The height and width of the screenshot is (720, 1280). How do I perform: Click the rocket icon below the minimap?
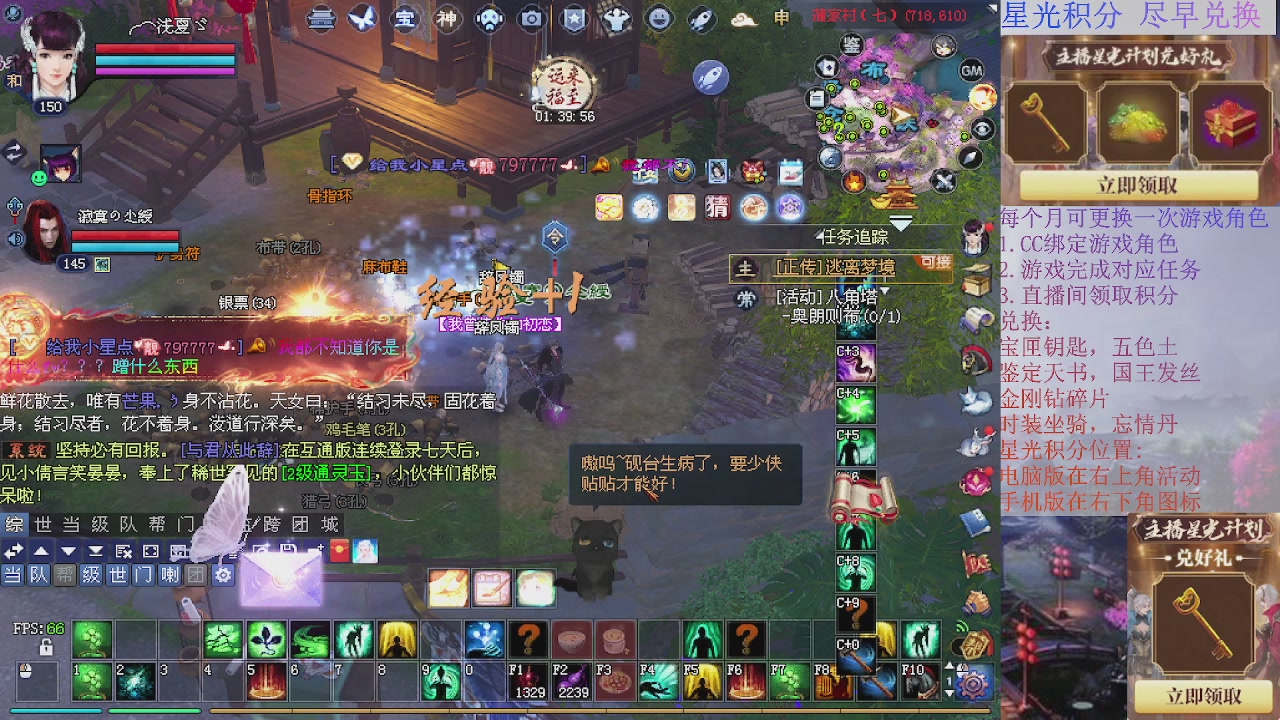pos(712,75)
